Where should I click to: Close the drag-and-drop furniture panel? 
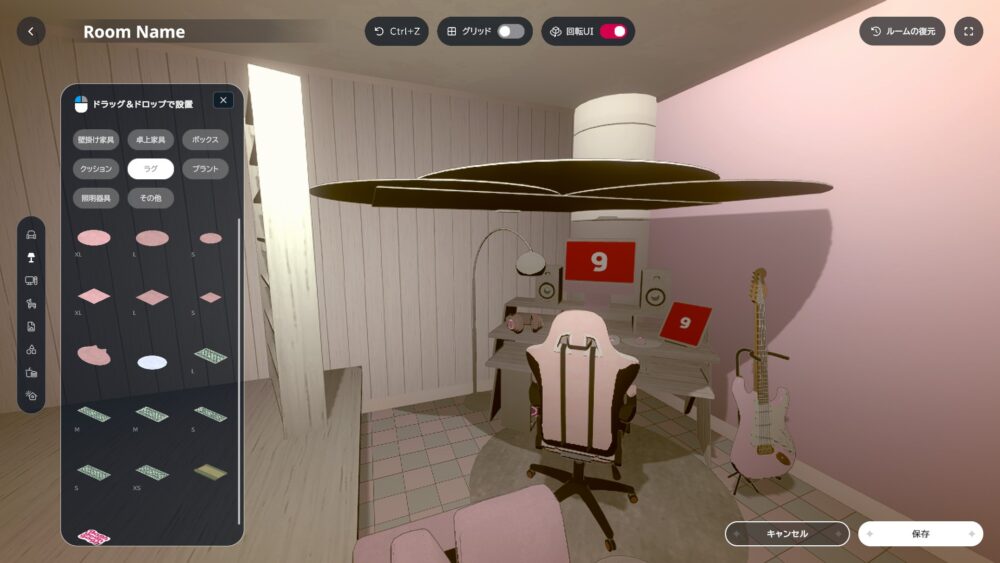[223, 100]
